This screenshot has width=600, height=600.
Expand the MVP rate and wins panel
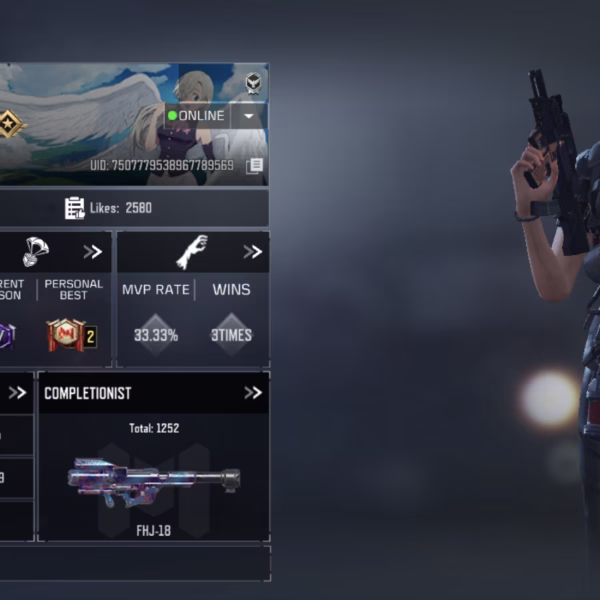(252, 252)
